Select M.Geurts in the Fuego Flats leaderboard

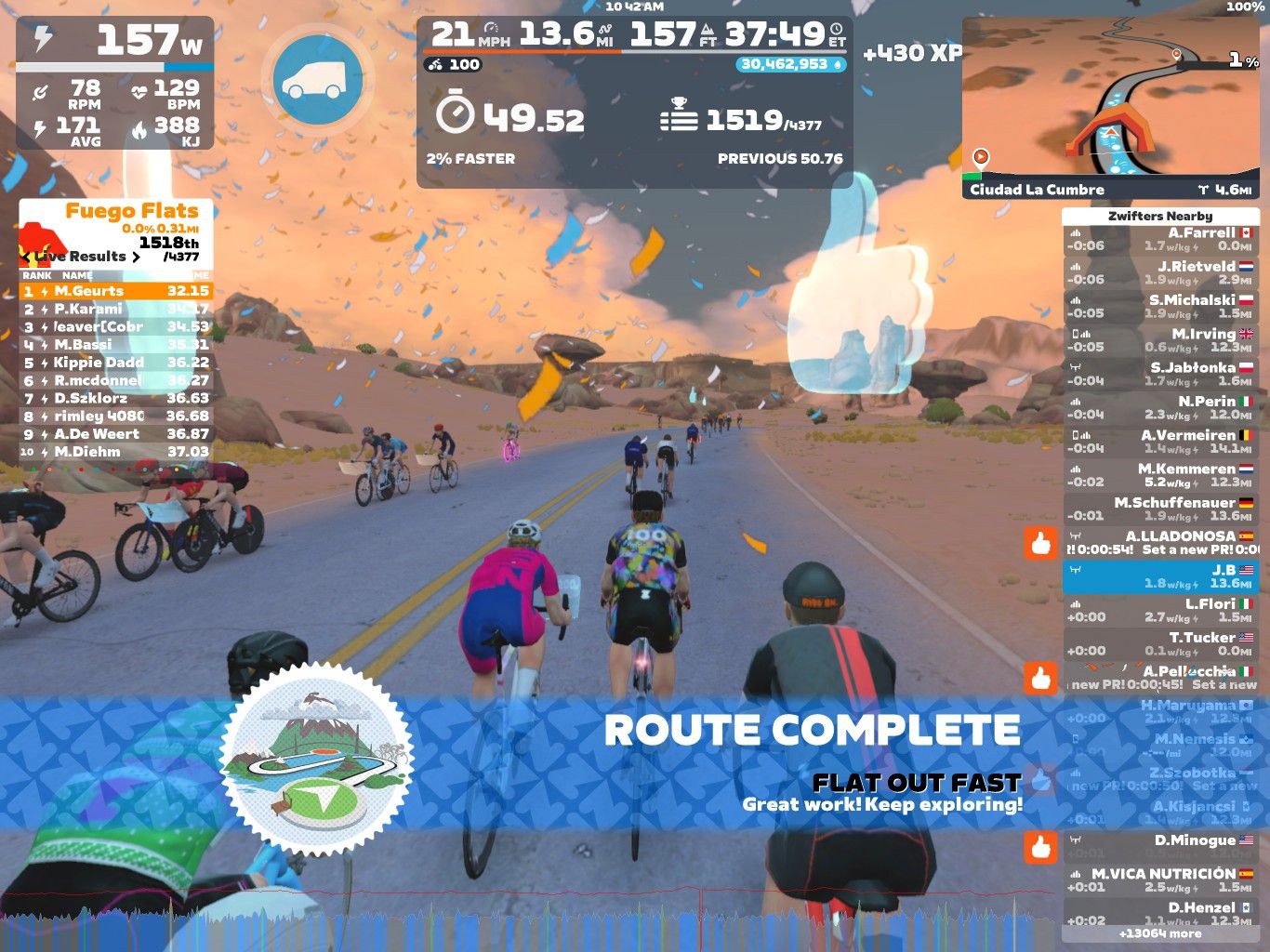tap(116, 291)
